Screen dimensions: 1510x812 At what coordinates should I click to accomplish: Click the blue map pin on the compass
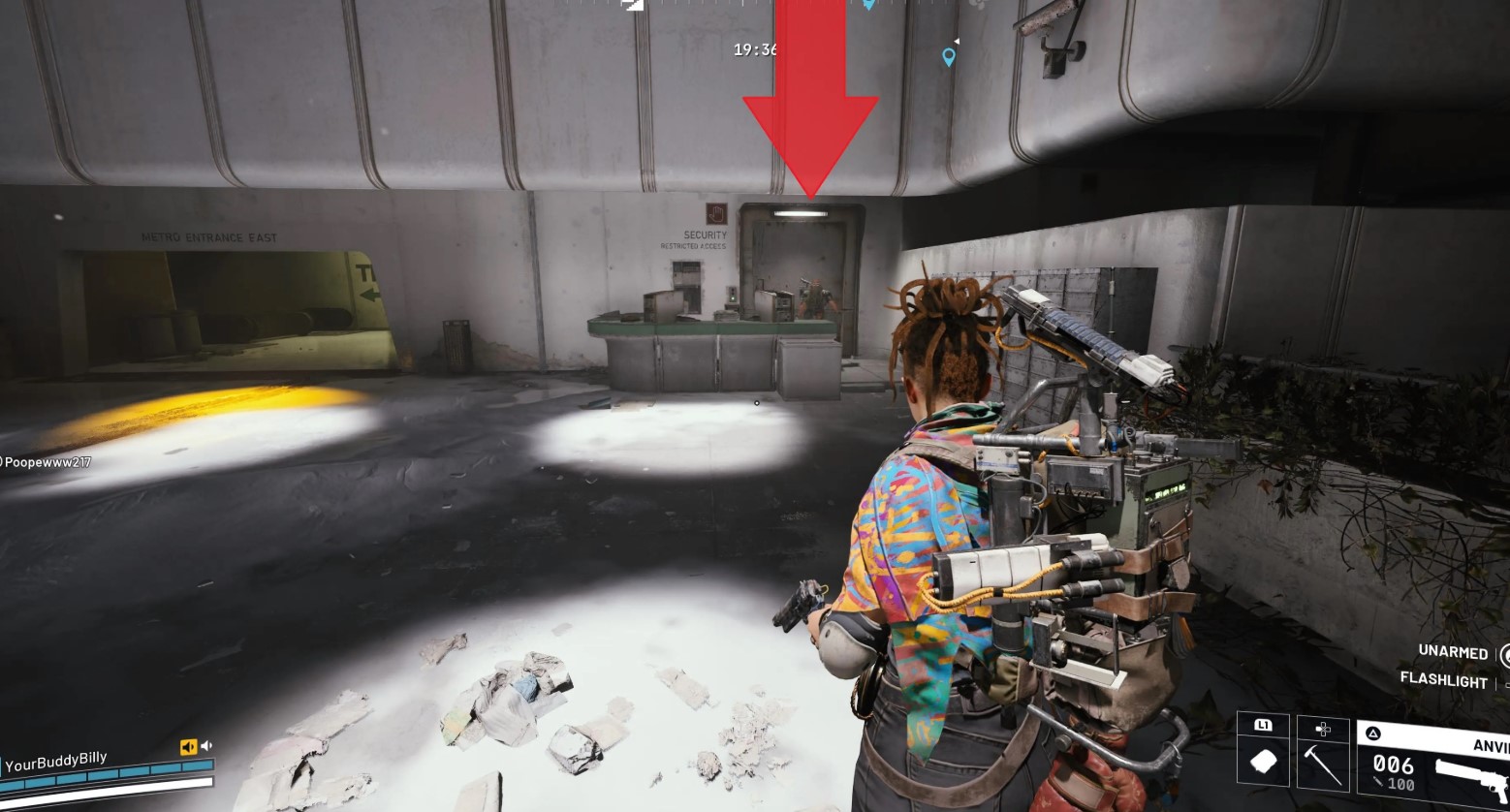coord(949,57)
